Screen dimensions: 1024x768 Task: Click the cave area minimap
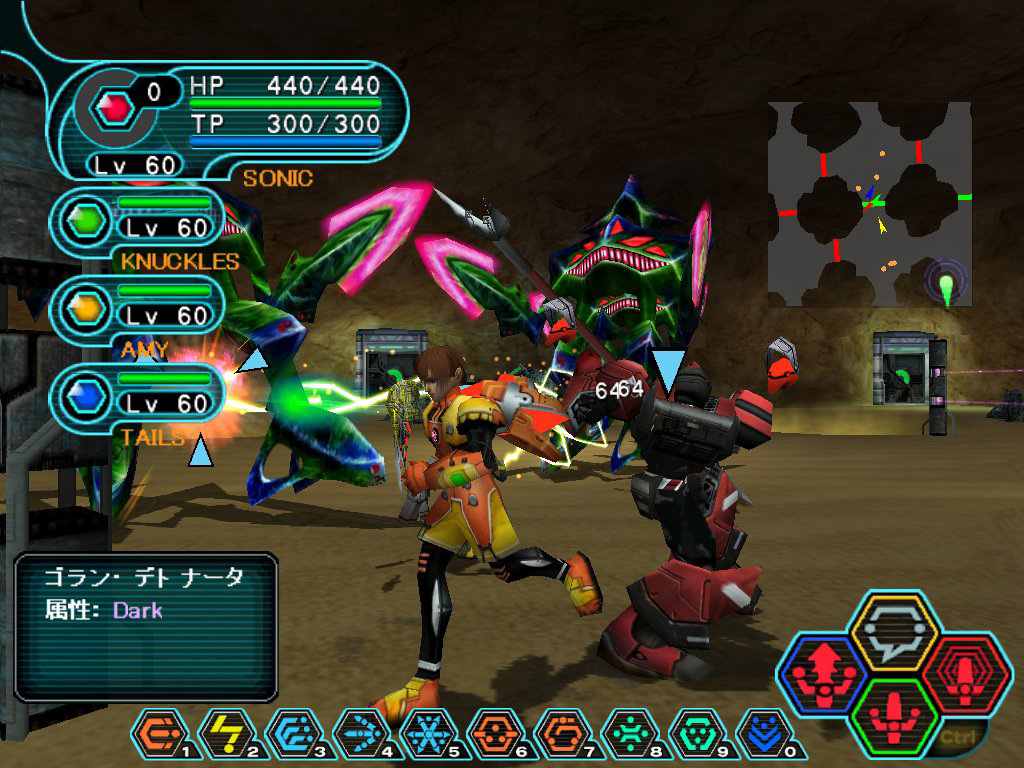tap(869, 203)
